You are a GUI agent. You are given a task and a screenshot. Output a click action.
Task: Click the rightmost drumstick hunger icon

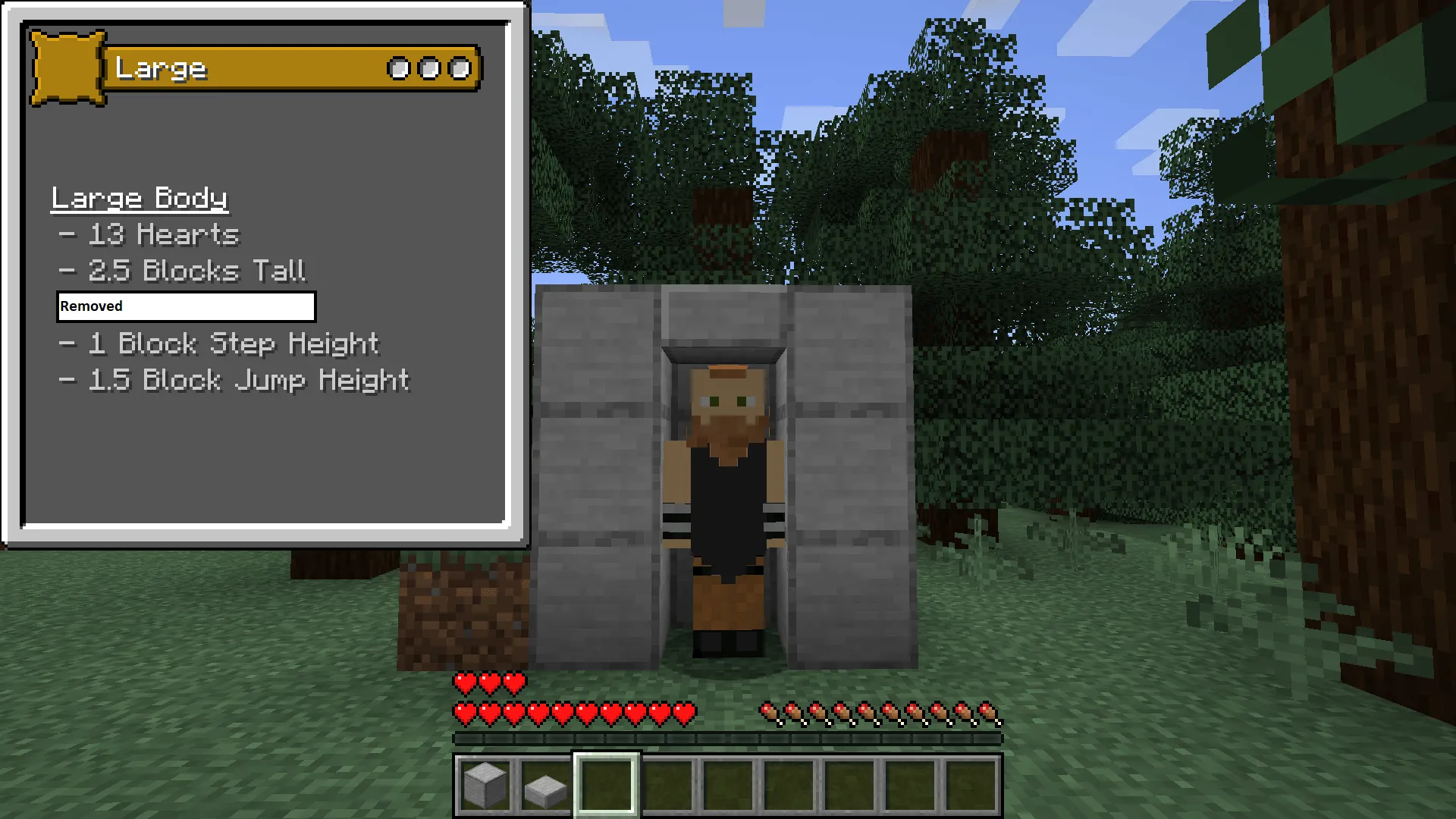[990, 713]
